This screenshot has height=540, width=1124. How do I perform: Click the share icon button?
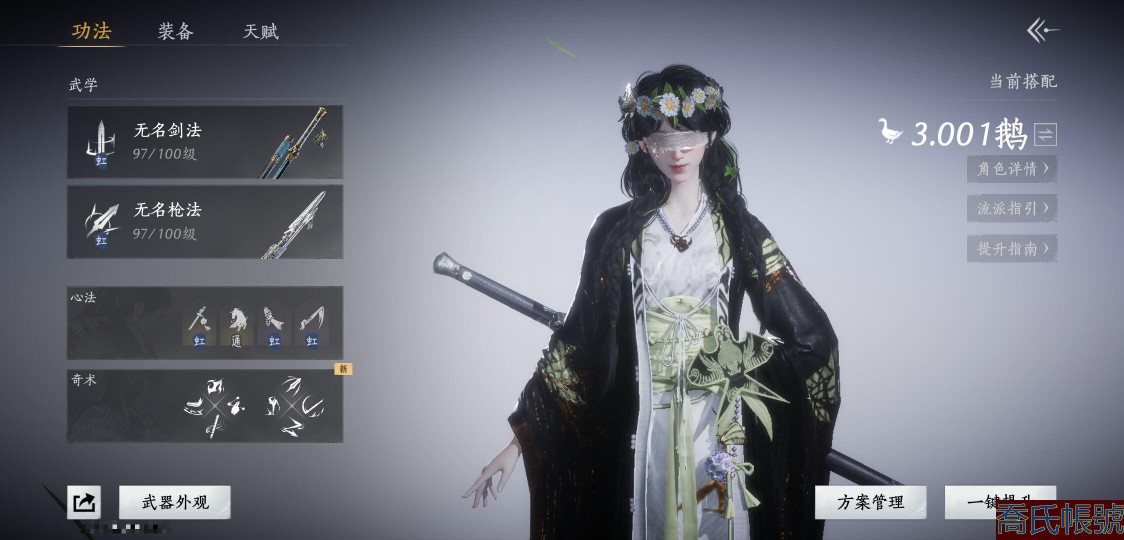click(84, 502)
